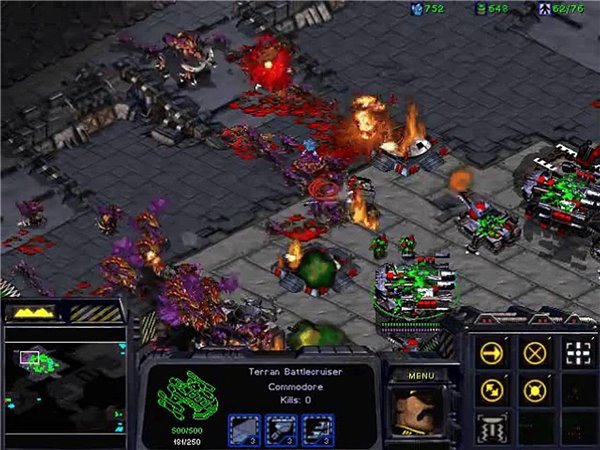The height and width of the screenshot is (450, 600).
Task: Activate the Move command arrow icon
Action: tap(491, 353)
